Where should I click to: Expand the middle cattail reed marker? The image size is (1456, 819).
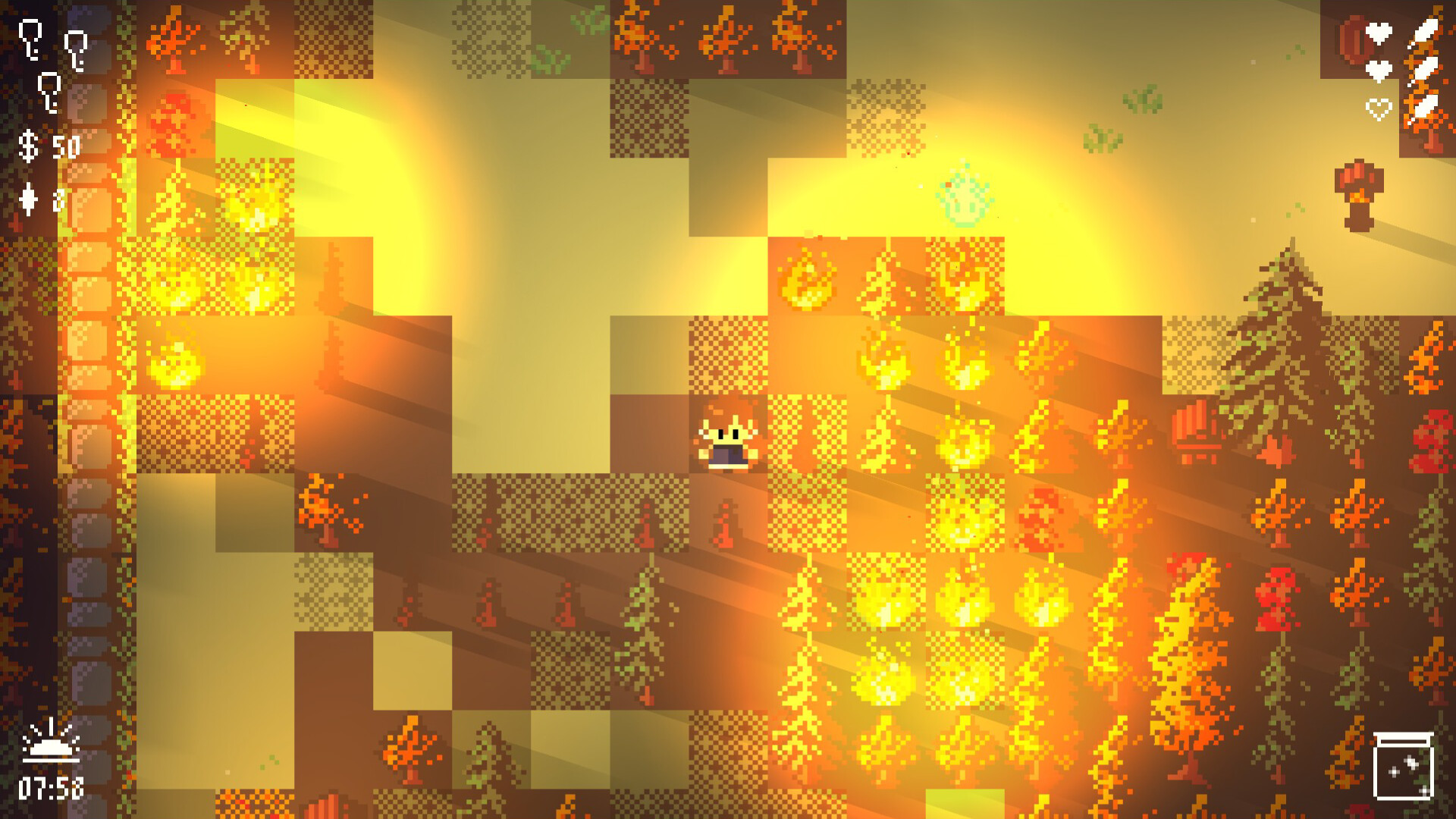(x=1426, y=68)
